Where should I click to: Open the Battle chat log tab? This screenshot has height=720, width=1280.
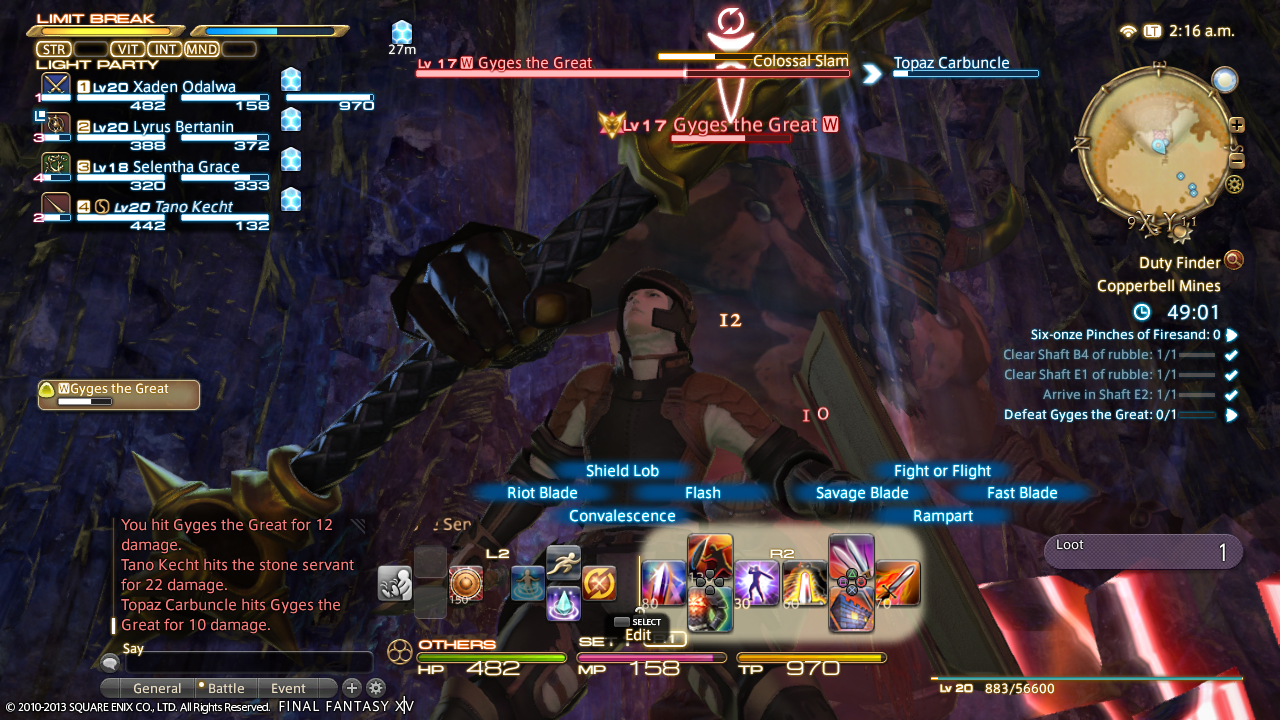[226, 688]
